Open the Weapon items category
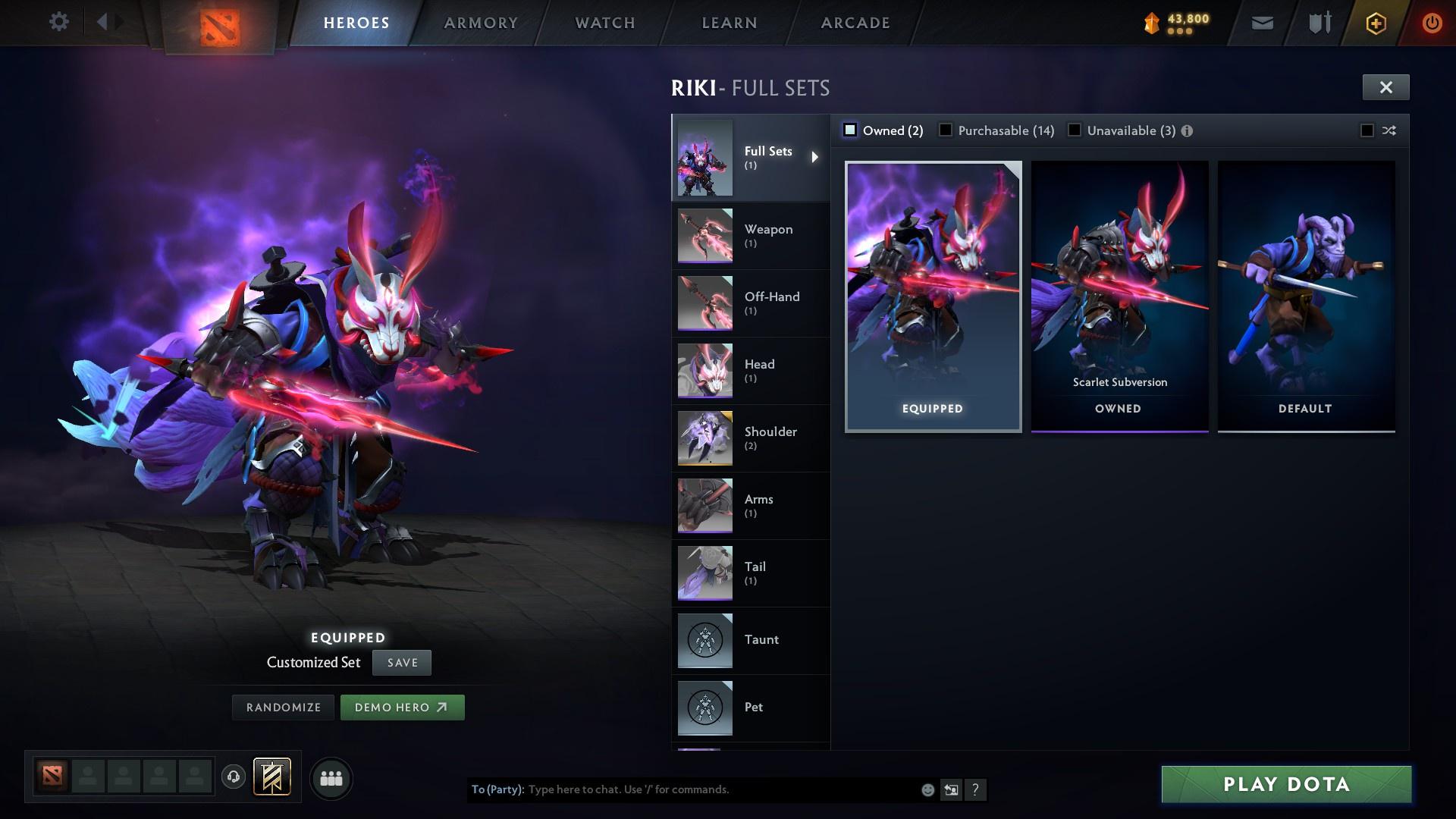 click(767, 235)
